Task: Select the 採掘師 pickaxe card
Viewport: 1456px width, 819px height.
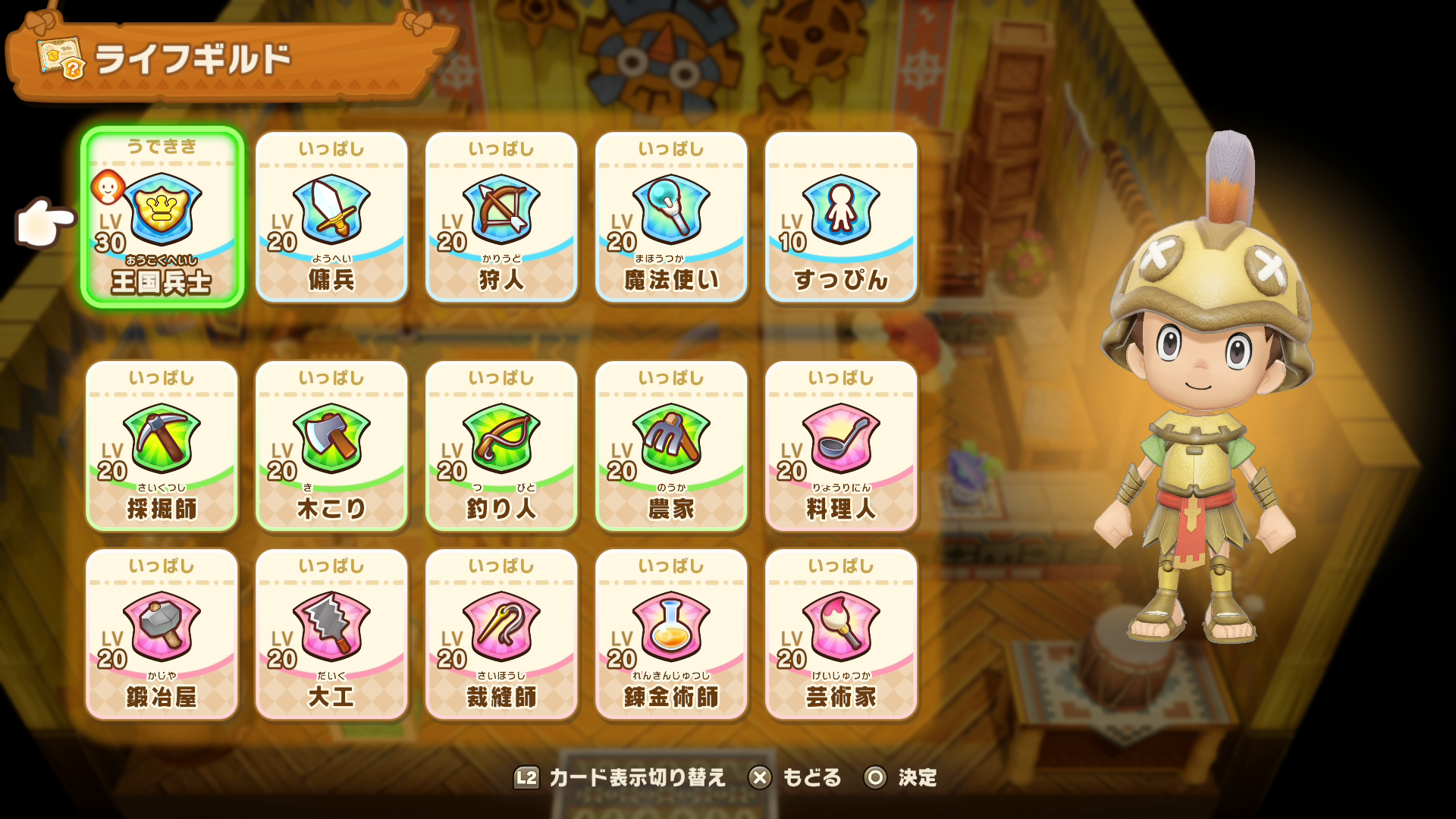Action: tap(162, 446)
